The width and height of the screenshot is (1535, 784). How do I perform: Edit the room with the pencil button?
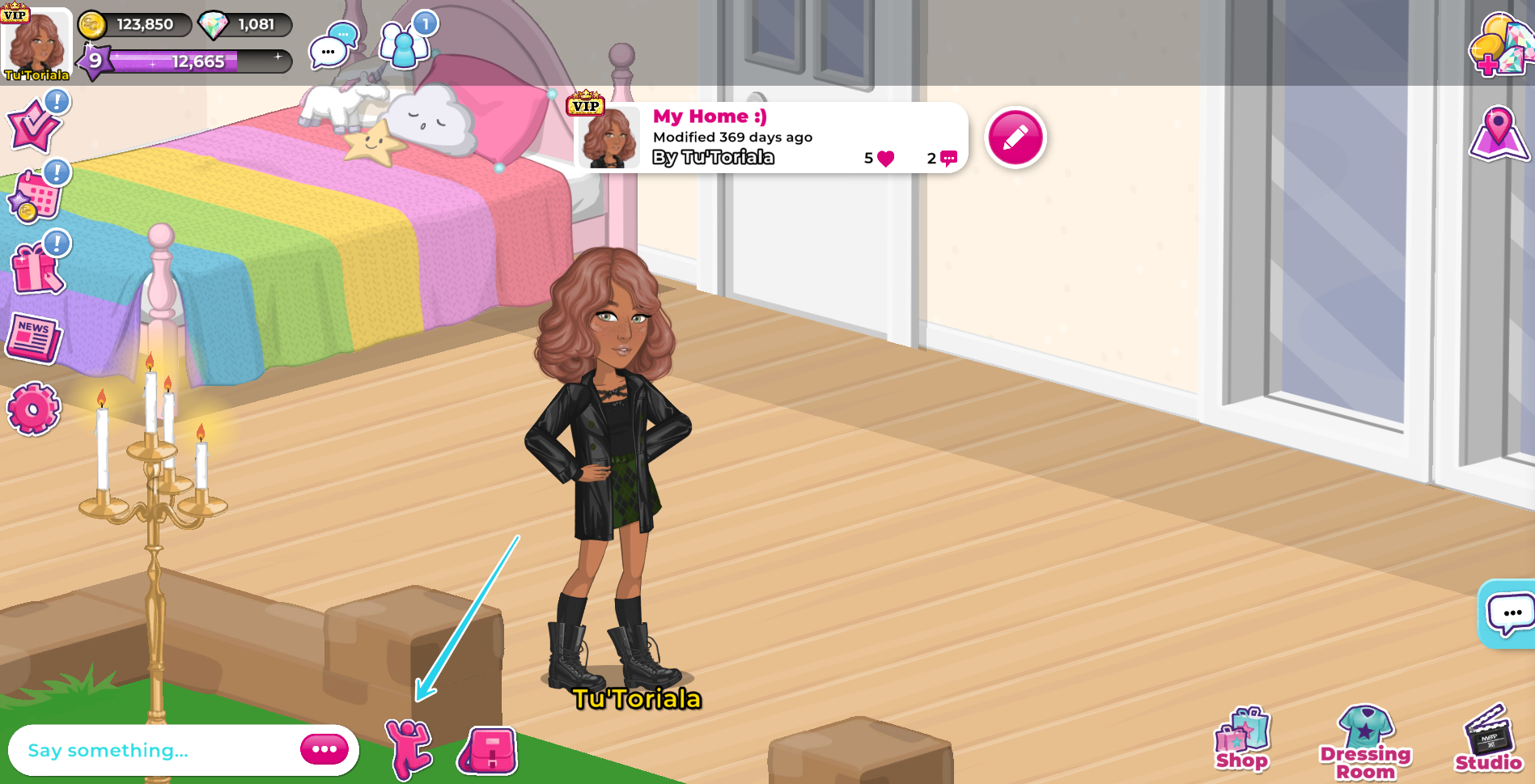pos(1016,138)
